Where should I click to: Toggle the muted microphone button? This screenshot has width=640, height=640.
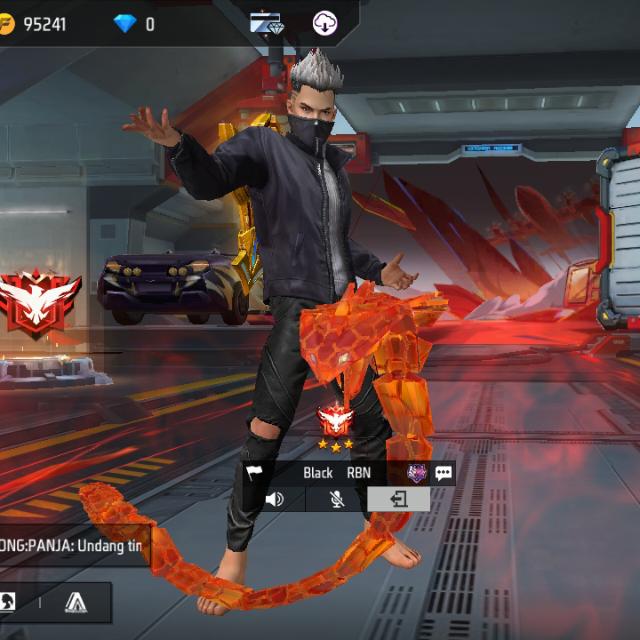337,499
